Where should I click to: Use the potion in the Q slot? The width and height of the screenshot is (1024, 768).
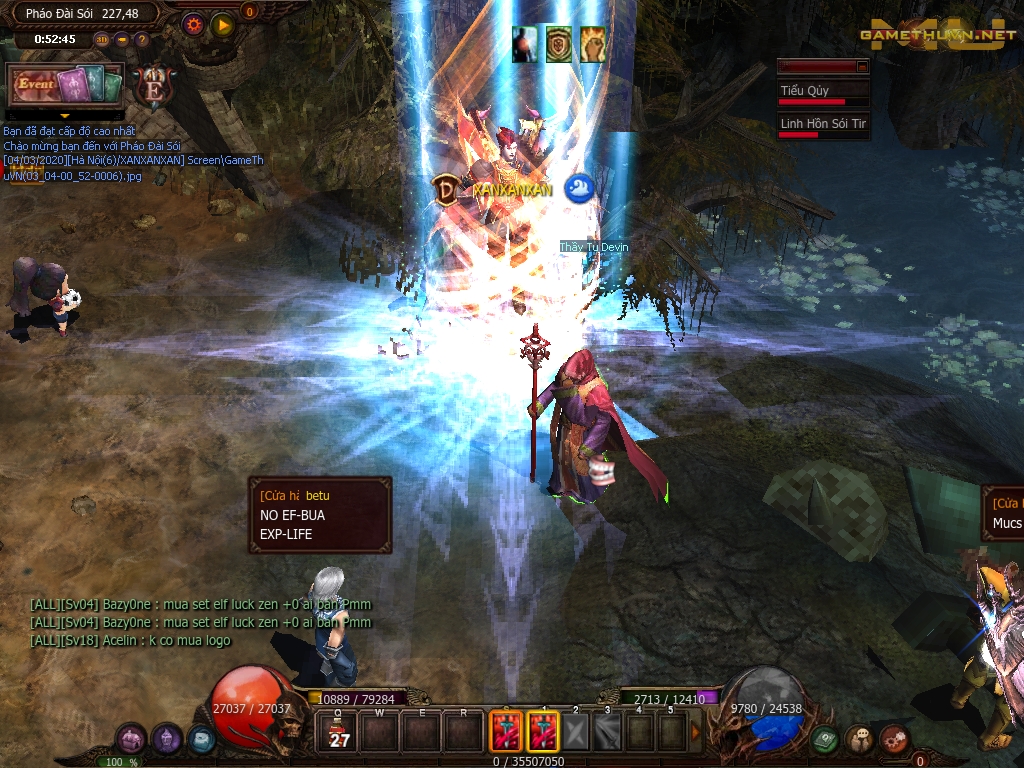coord(339,732)
